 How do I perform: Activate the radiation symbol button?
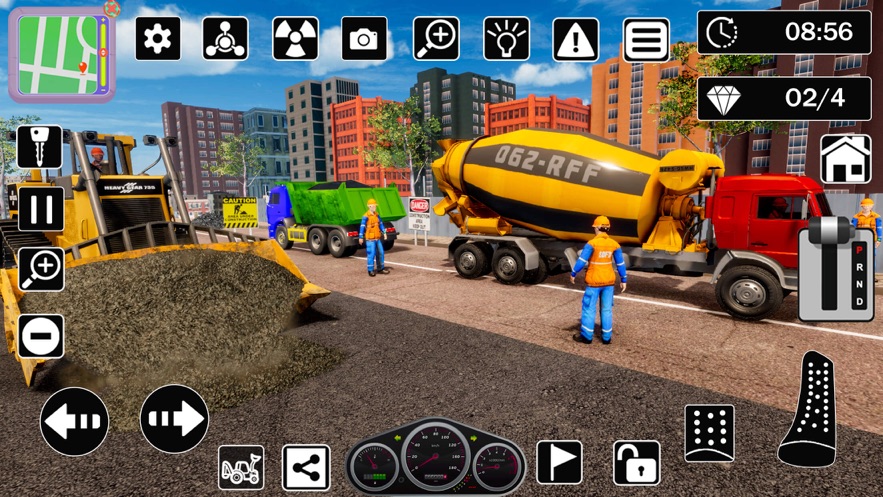click(296, 38)
